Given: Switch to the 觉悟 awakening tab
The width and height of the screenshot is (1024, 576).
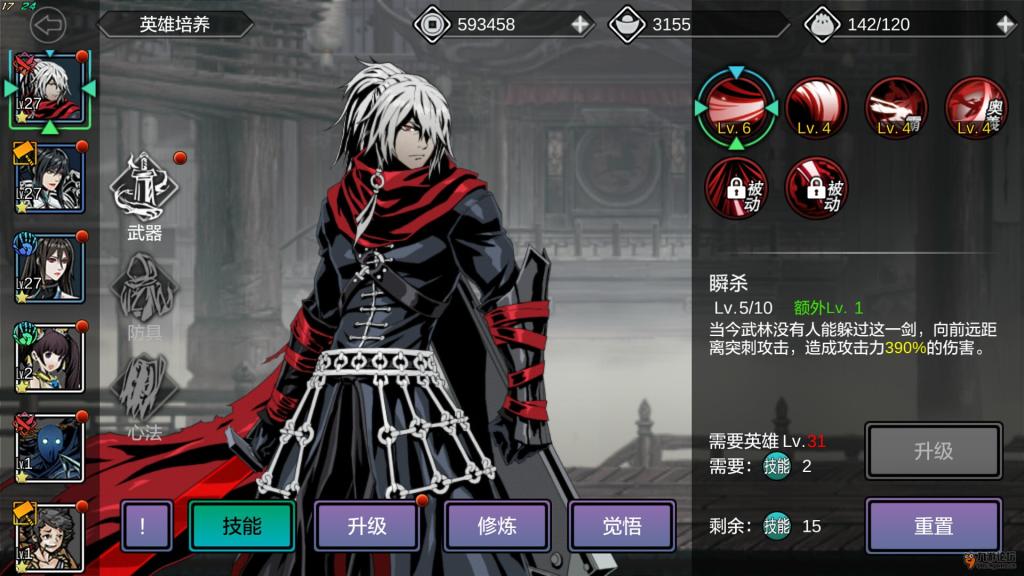Looking at the screenshot, I should point(622,526).
